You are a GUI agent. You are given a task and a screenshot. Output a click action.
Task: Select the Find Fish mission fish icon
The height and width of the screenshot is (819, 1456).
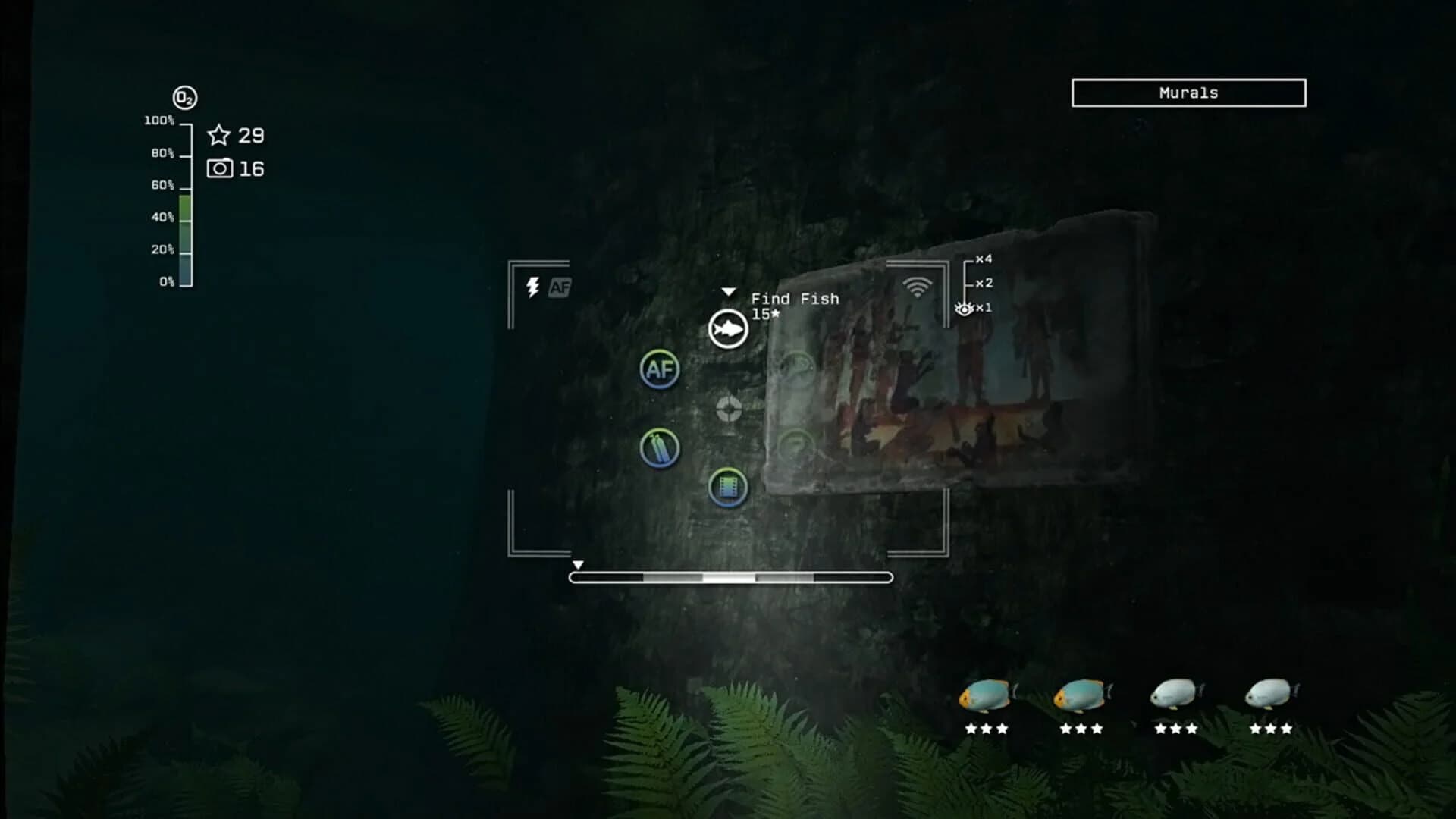click(726, 329)
